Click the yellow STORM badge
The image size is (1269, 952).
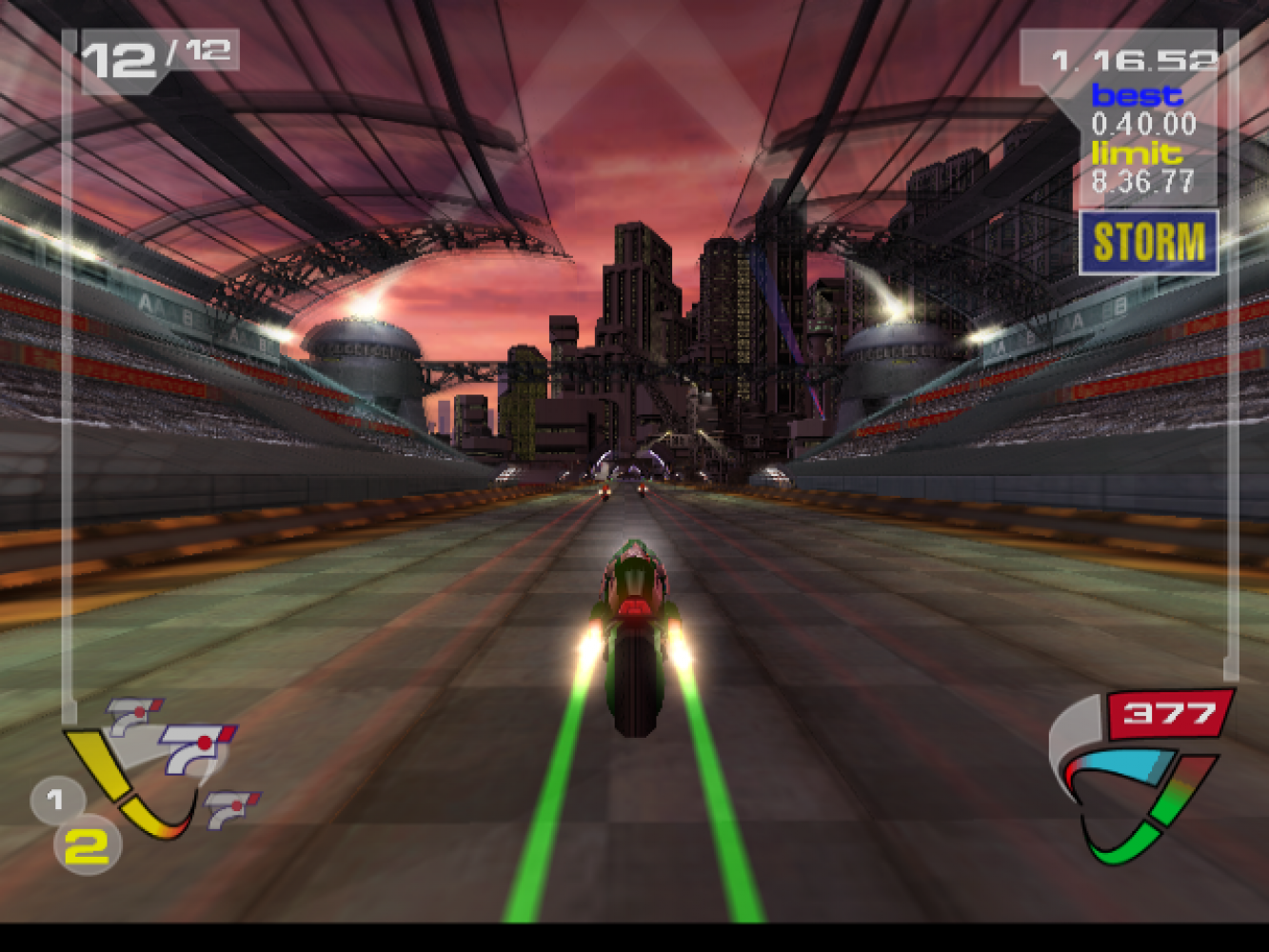(1148, 243)
